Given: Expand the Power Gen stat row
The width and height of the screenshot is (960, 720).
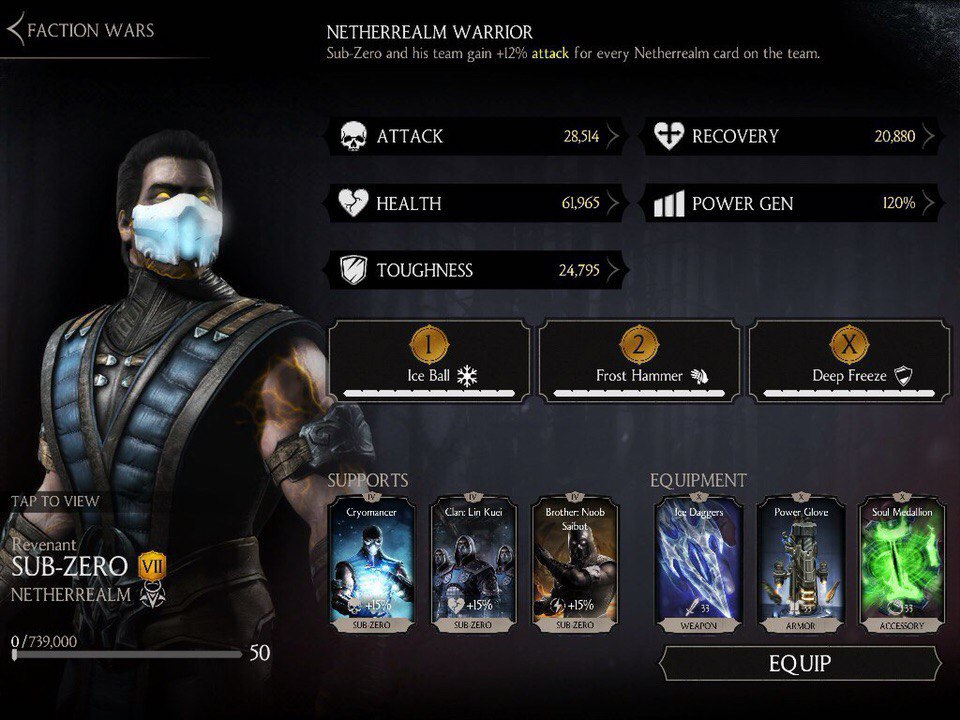Looking at the screenshot, I should pos(796,204).
